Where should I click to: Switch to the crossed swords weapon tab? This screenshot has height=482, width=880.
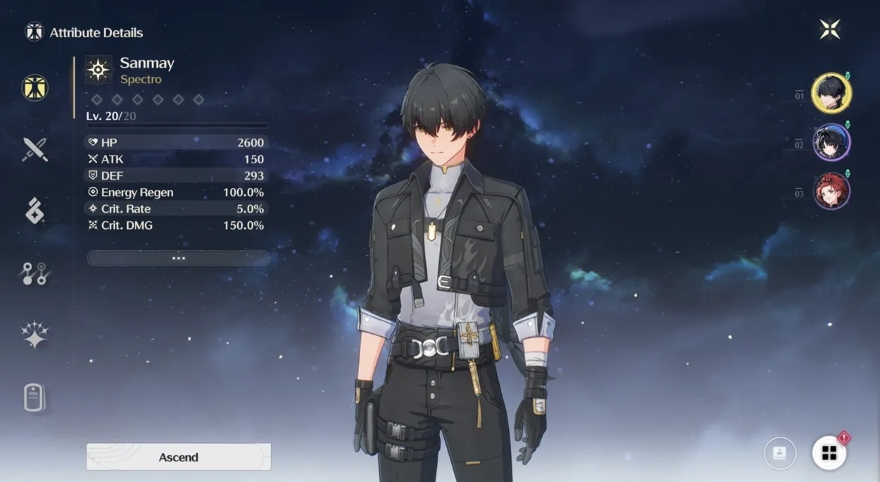(x=35, y=150)
